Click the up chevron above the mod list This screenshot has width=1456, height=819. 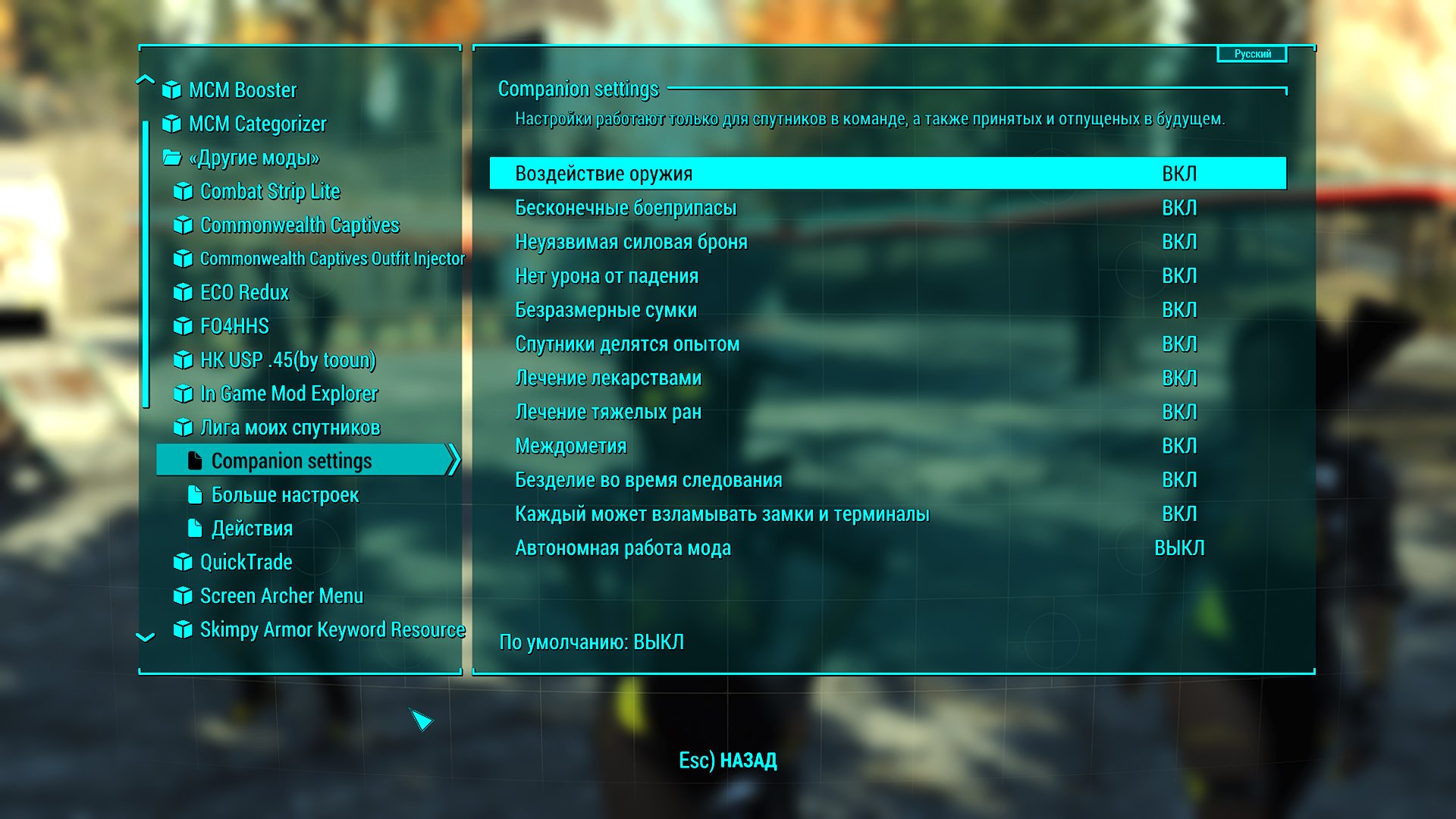pyautogui.click(x=144, y=78)
